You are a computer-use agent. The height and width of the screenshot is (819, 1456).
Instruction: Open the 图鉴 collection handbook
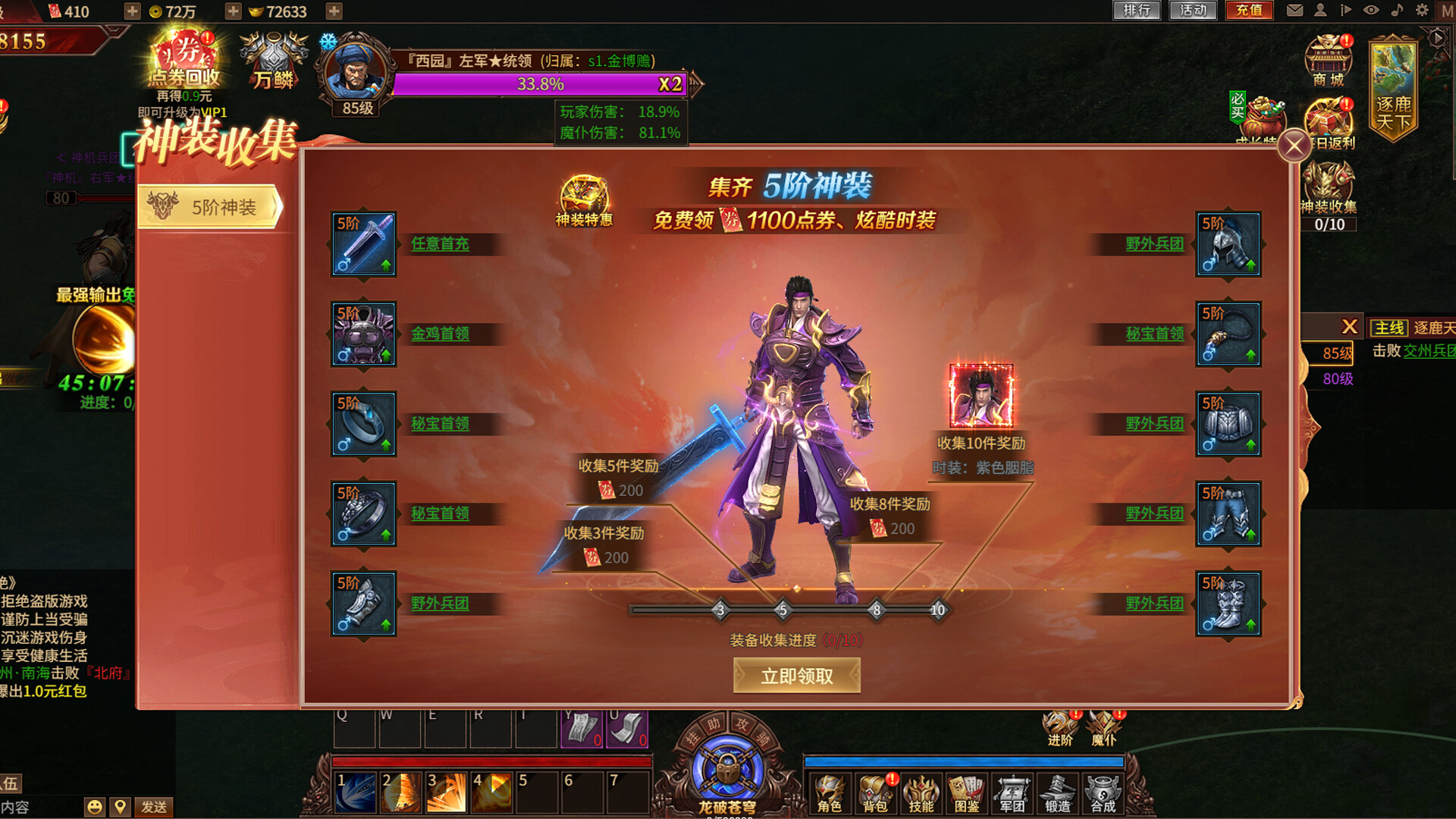click(967, 792)
